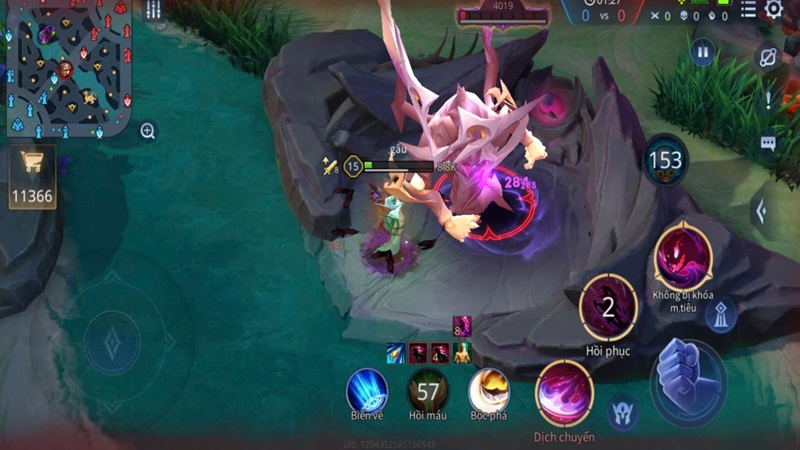Open the shop cart with 11366 gold
This screenshot has height=450, width=800.
pos(32,178)
